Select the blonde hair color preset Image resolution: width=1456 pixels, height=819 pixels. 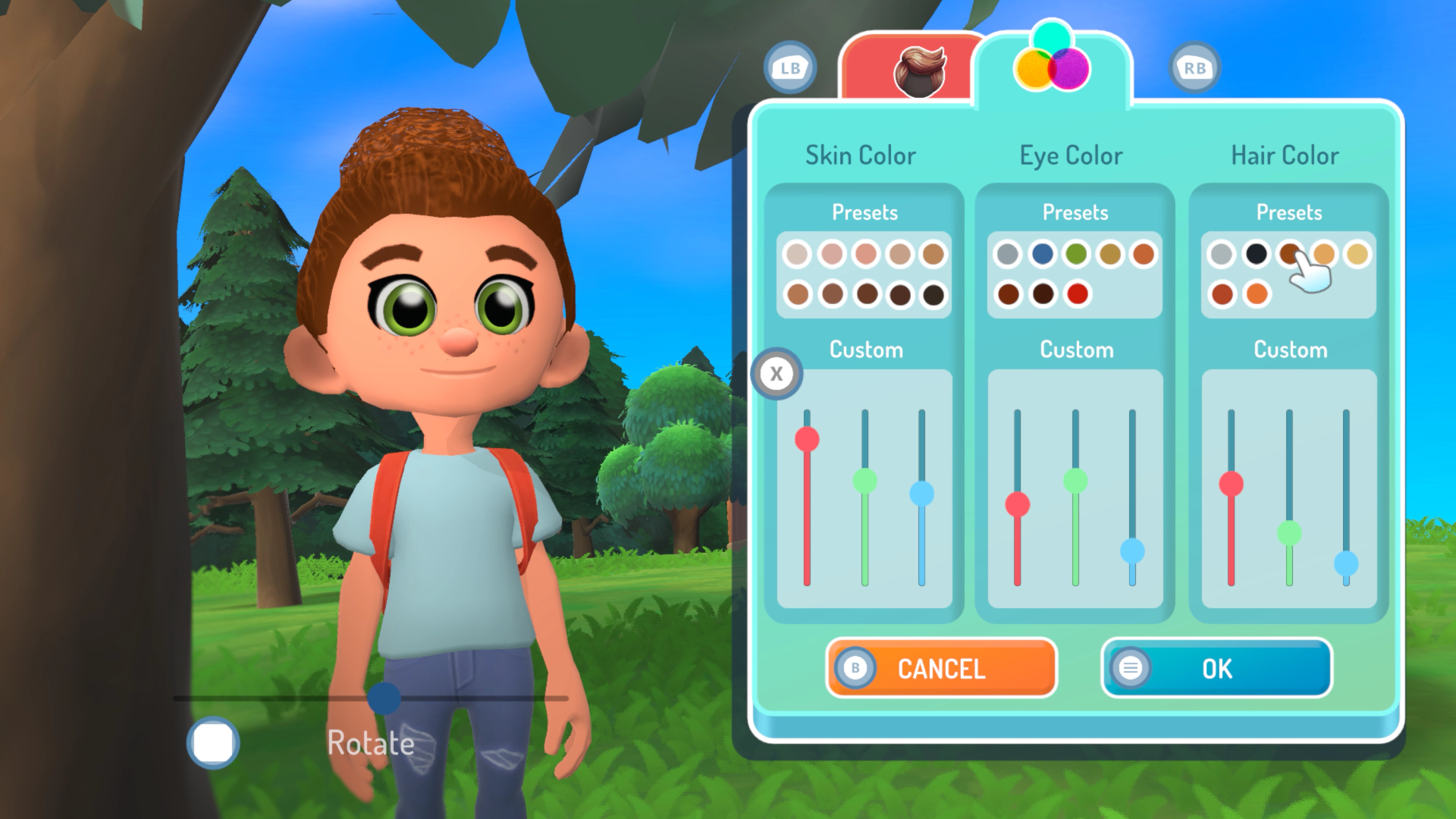(1357, 254)
